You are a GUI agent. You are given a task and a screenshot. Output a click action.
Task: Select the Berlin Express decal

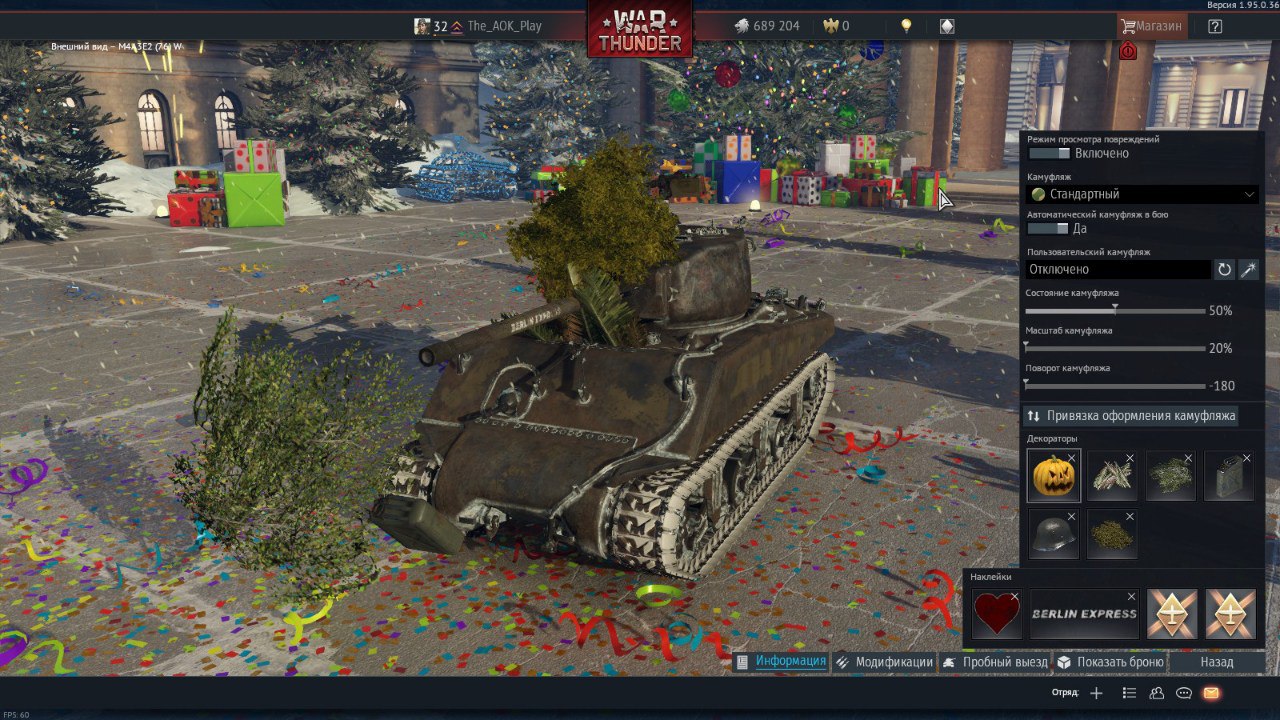(x=1084, y=613)
